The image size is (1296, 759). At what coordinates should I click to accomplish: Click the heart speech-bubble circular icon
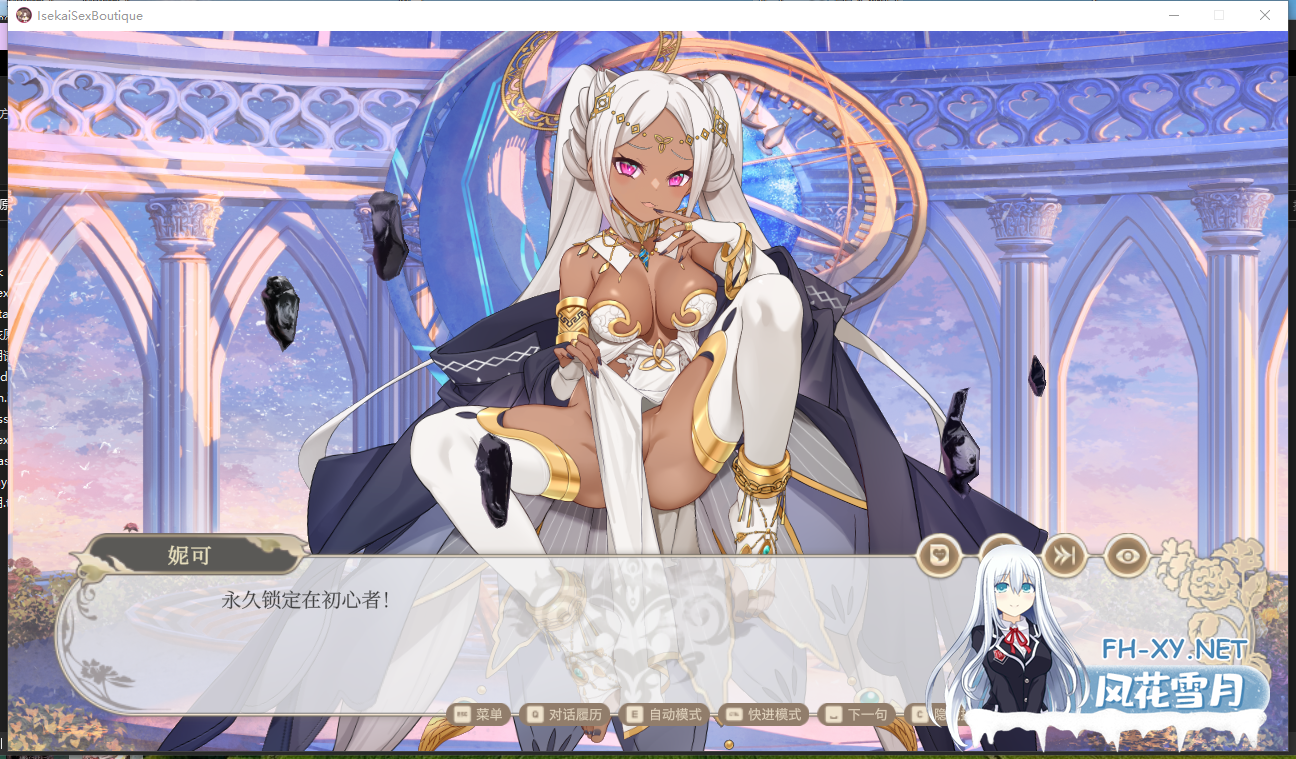click(938, 555)
